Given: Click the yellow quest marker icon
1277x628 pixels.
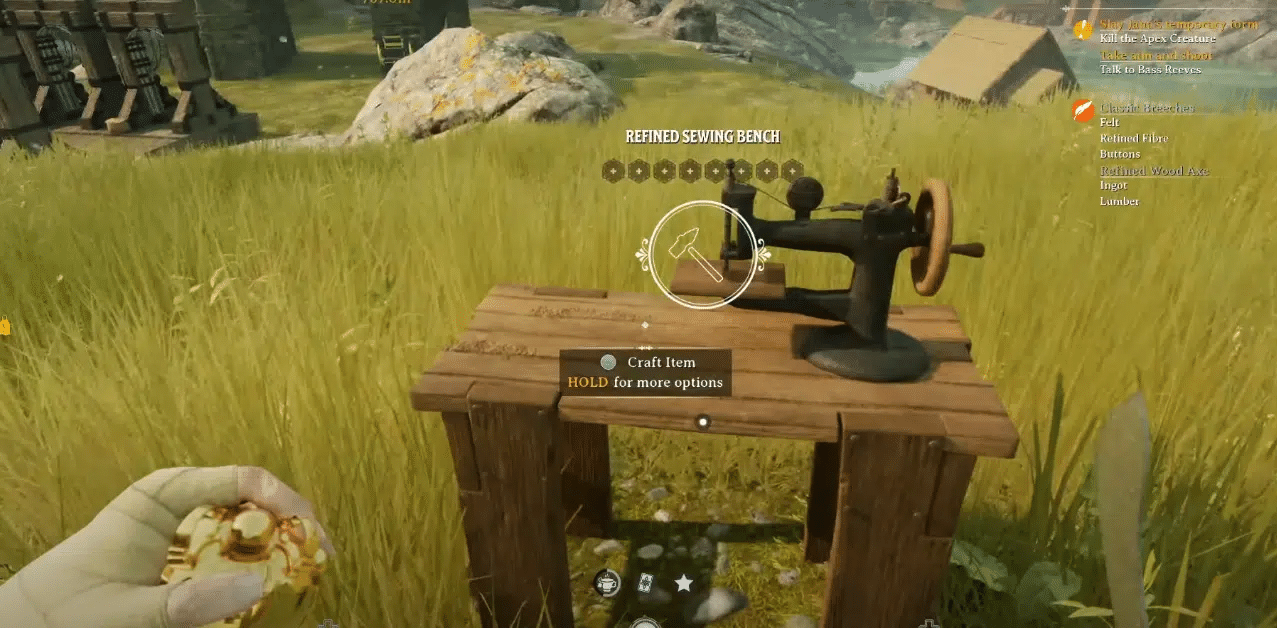Looking at the screenshot, I should point(1083,30).
